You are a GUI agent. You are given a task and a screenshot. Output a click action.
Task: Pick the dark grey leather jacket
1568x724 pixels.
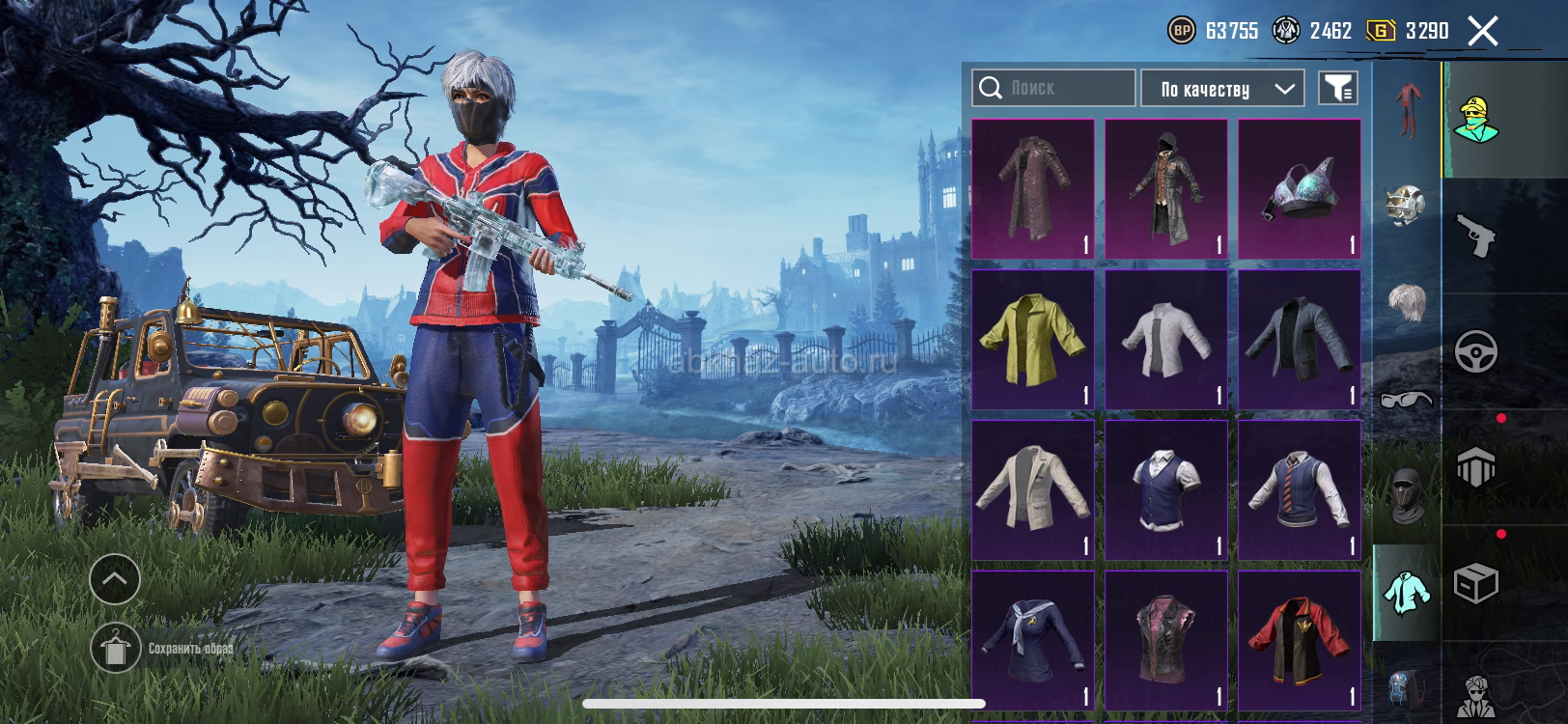tap(1300, 340)
